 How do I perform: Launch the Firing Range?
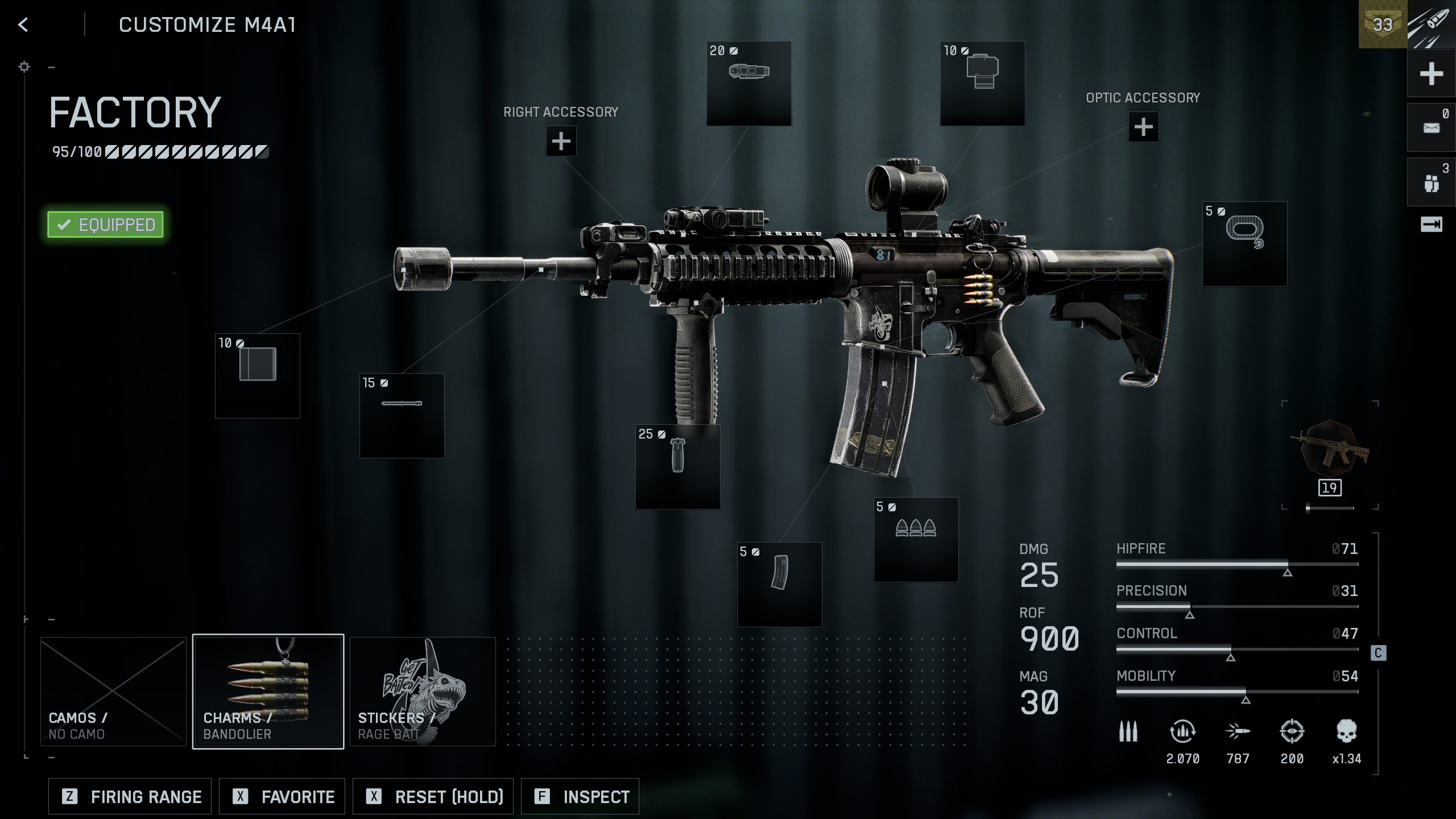pyautogui.click(x=130, y=796)
